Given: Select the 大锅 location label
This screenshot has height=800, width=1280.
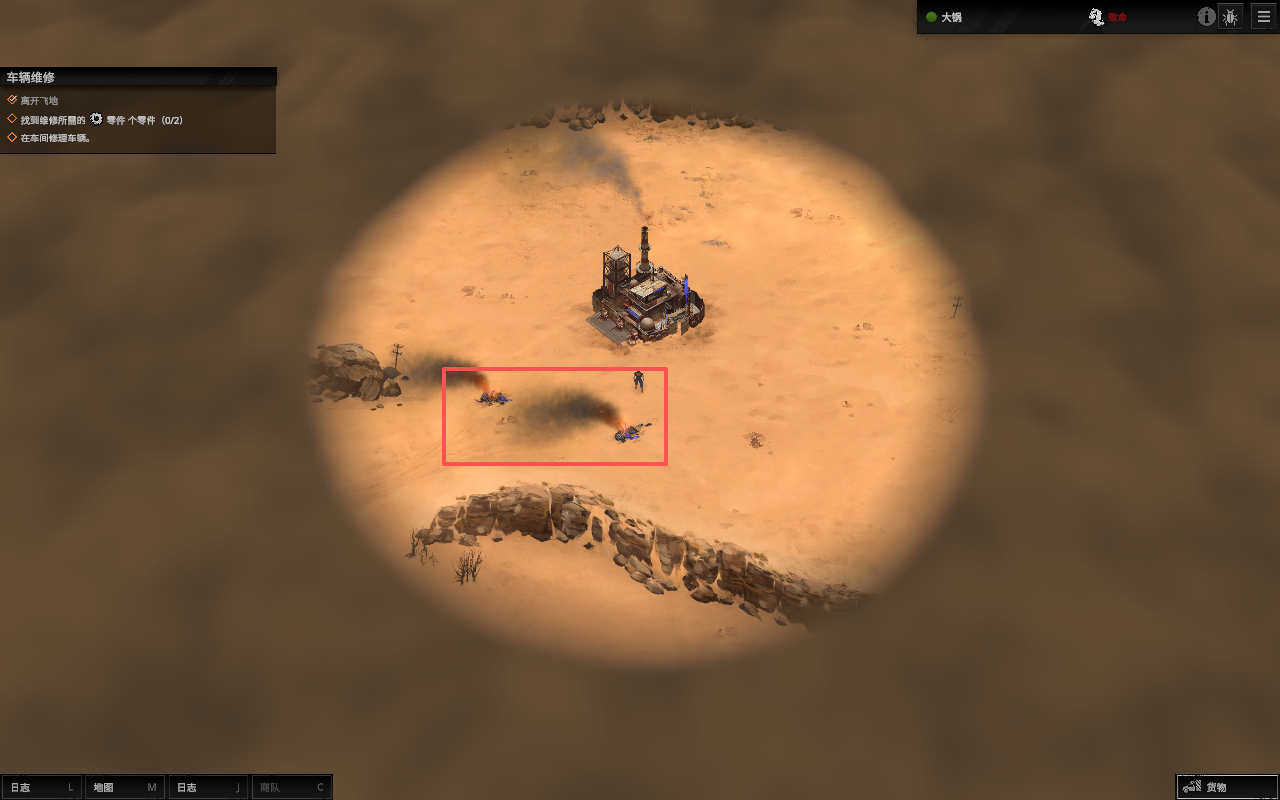Looking at the screenshot, I should (950, 17).
